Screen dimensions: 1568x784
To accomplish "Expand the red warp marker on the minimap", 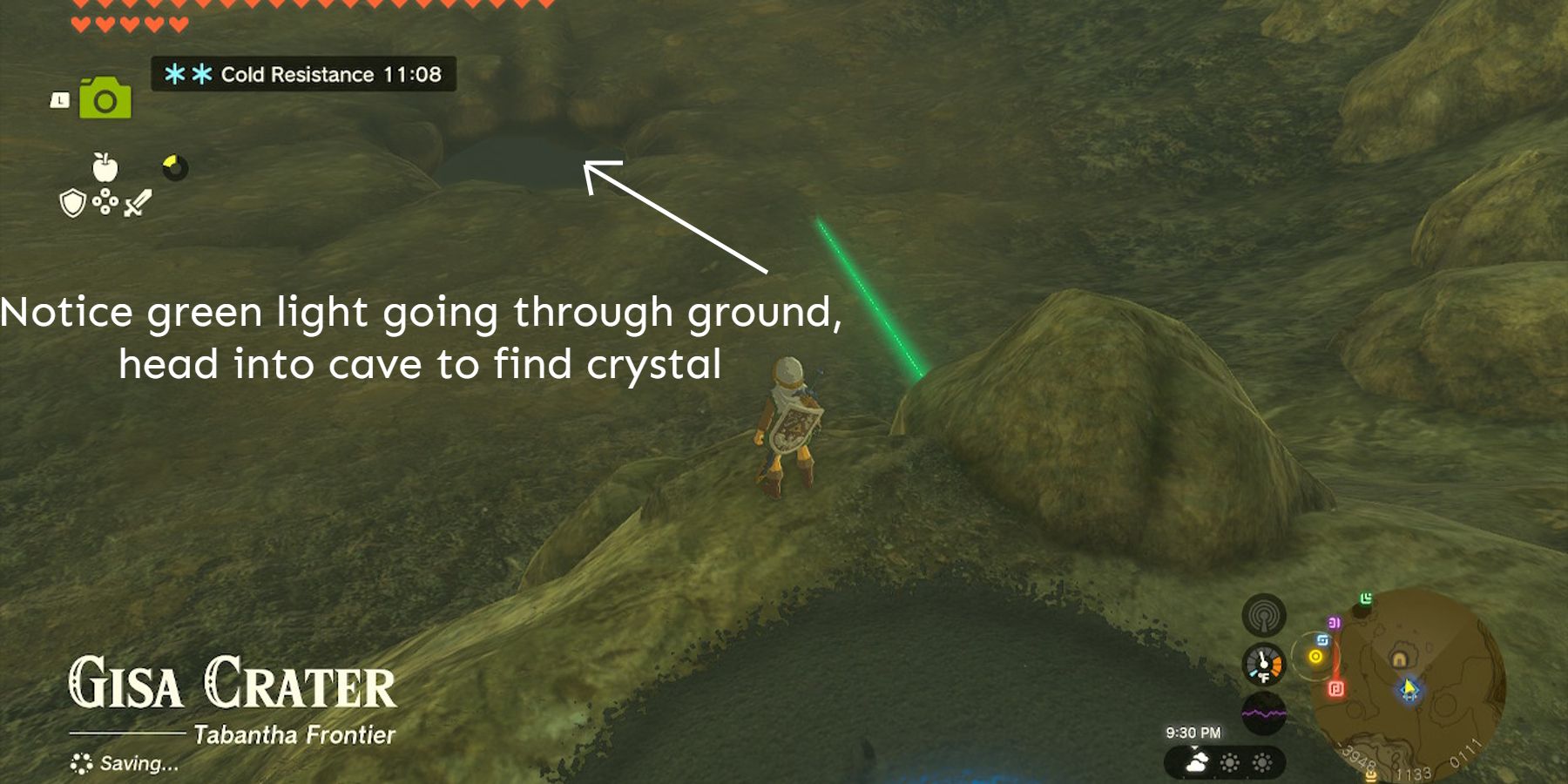I will coord(1336,688).
